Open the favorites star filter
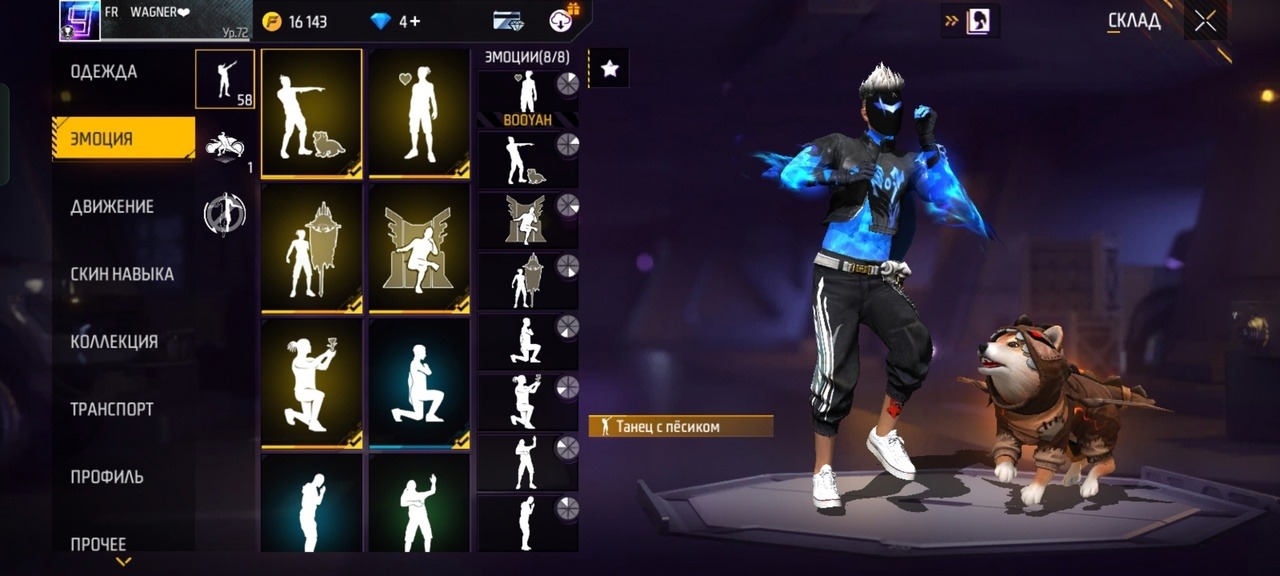The width and height of the screenshot is (1280, 576). pyautogui.click(x=609, y=68)
